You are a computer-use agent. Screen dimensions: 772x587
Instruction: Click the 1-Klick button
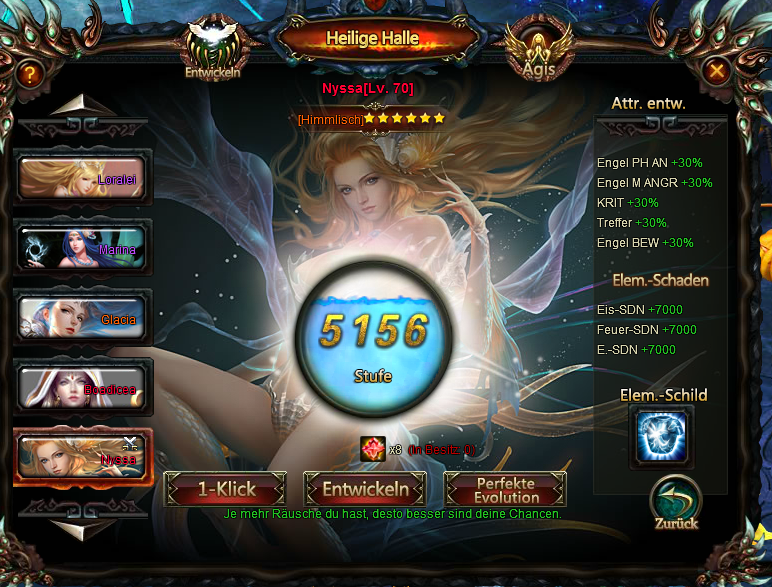226,489
